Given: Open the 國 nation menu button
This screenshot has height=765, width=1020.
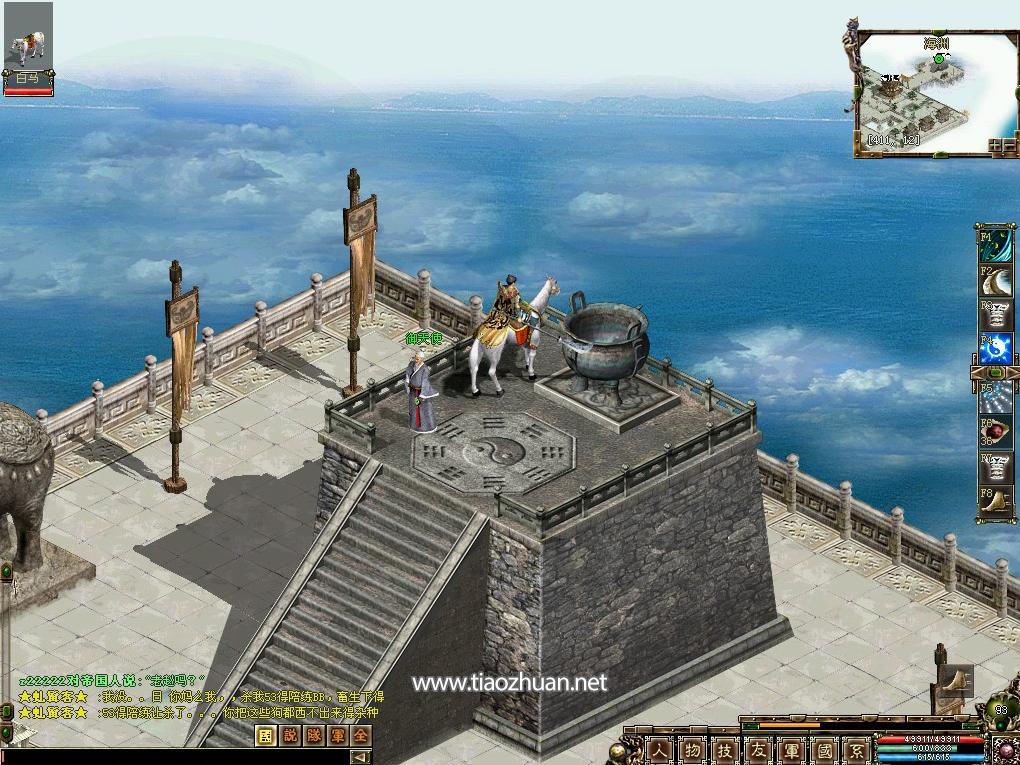Looking at the screenshot, I should (824, 749).
